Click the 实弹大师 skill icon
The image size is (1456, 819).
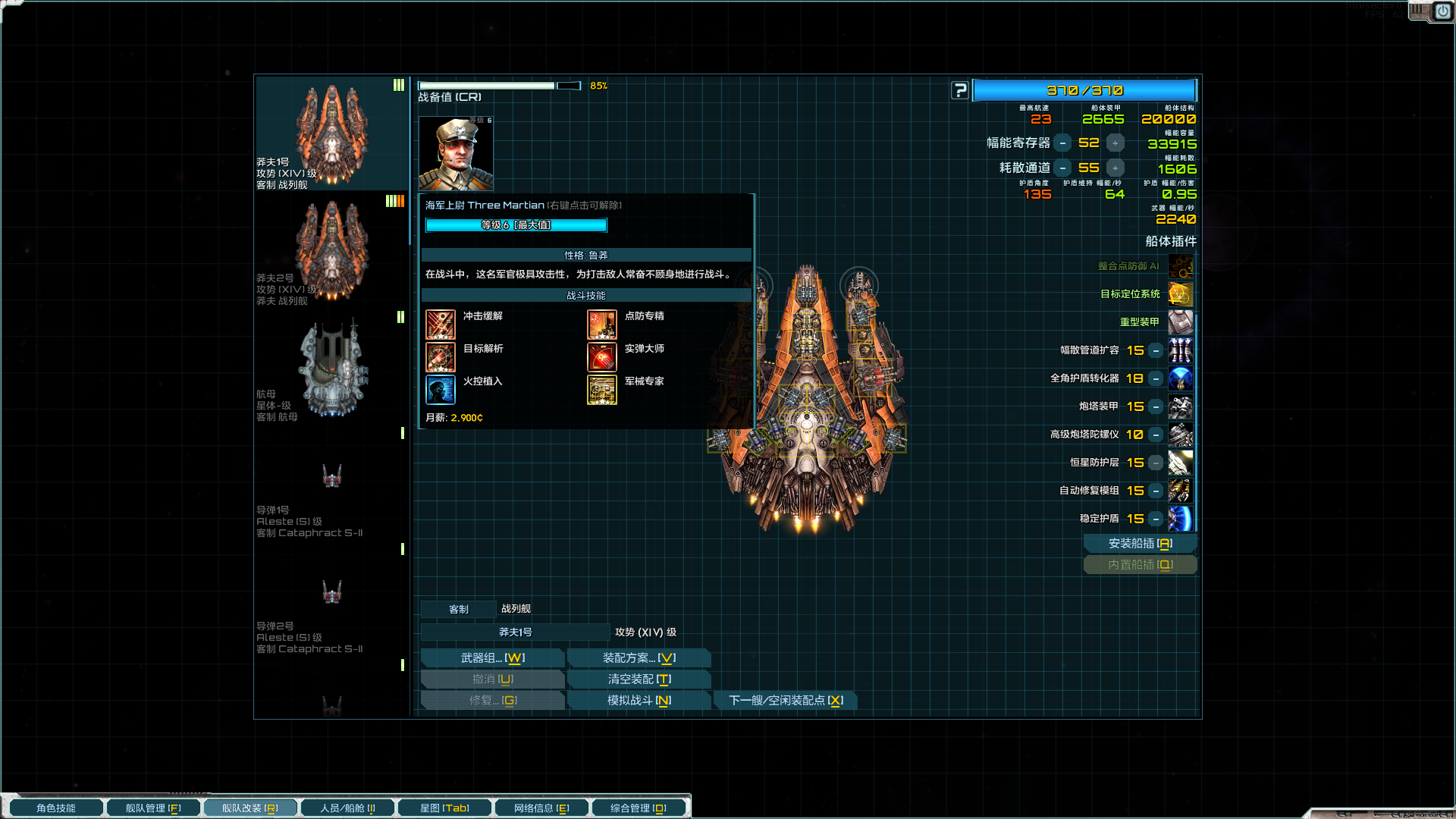601,356
